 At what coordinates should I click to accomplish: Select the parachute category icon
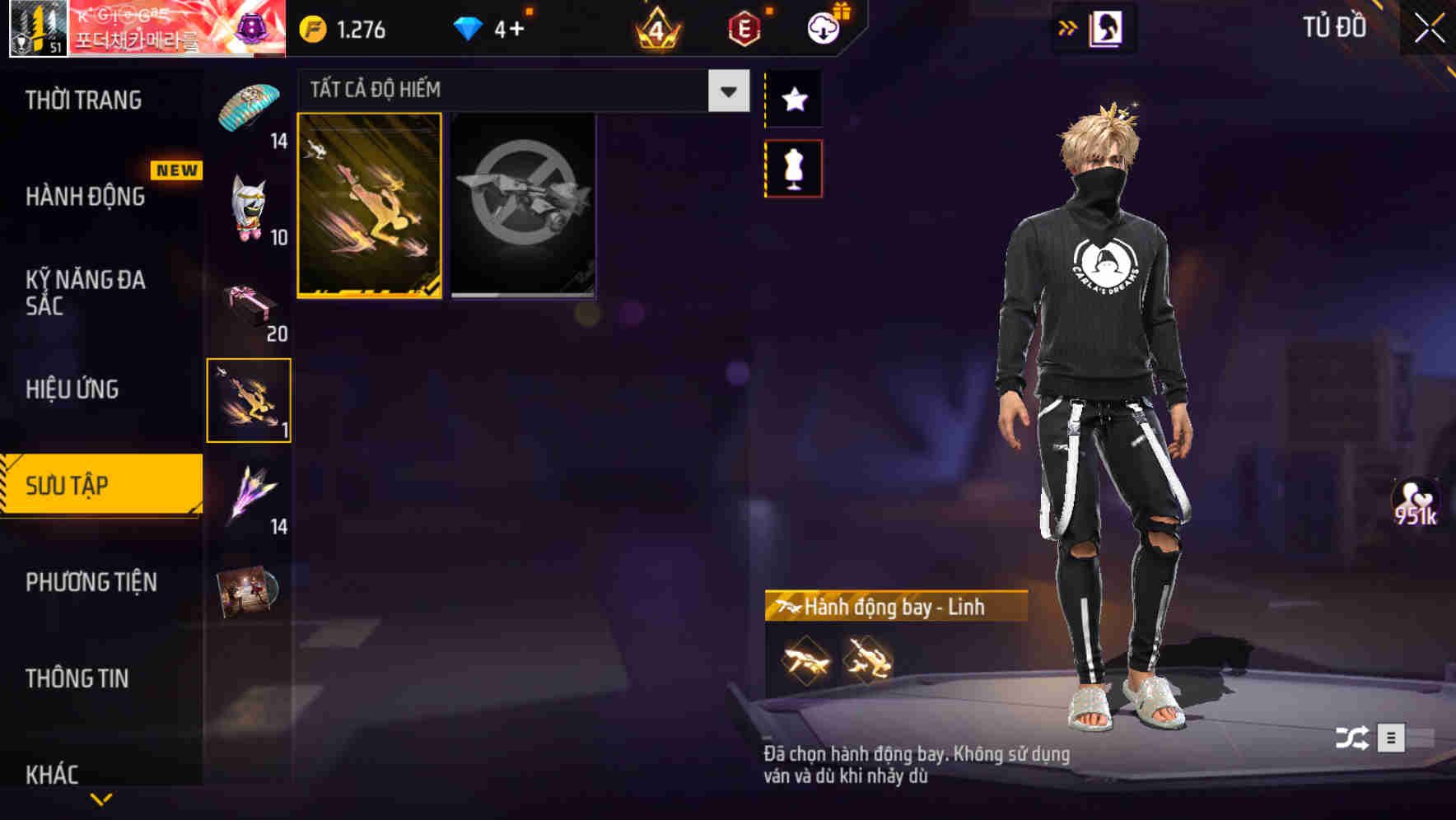(x=248, y=107)
